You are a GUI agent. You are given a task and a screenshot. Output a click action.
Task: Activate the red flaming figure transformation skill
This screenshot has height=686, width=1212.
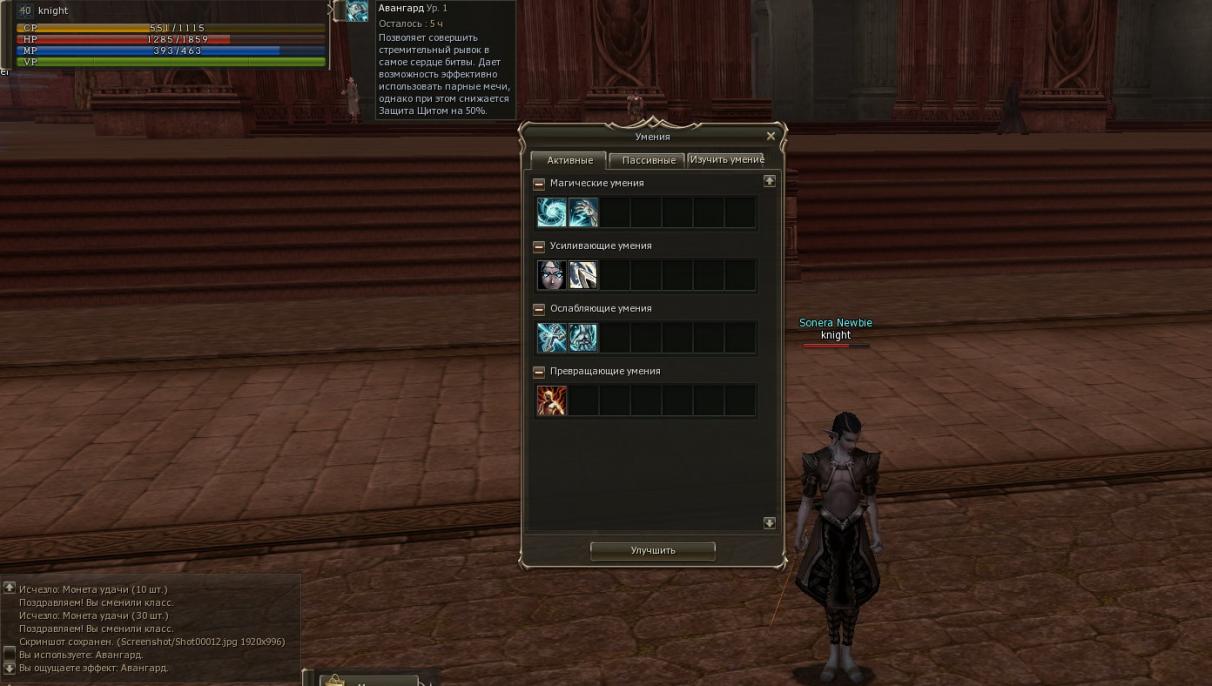552,401
